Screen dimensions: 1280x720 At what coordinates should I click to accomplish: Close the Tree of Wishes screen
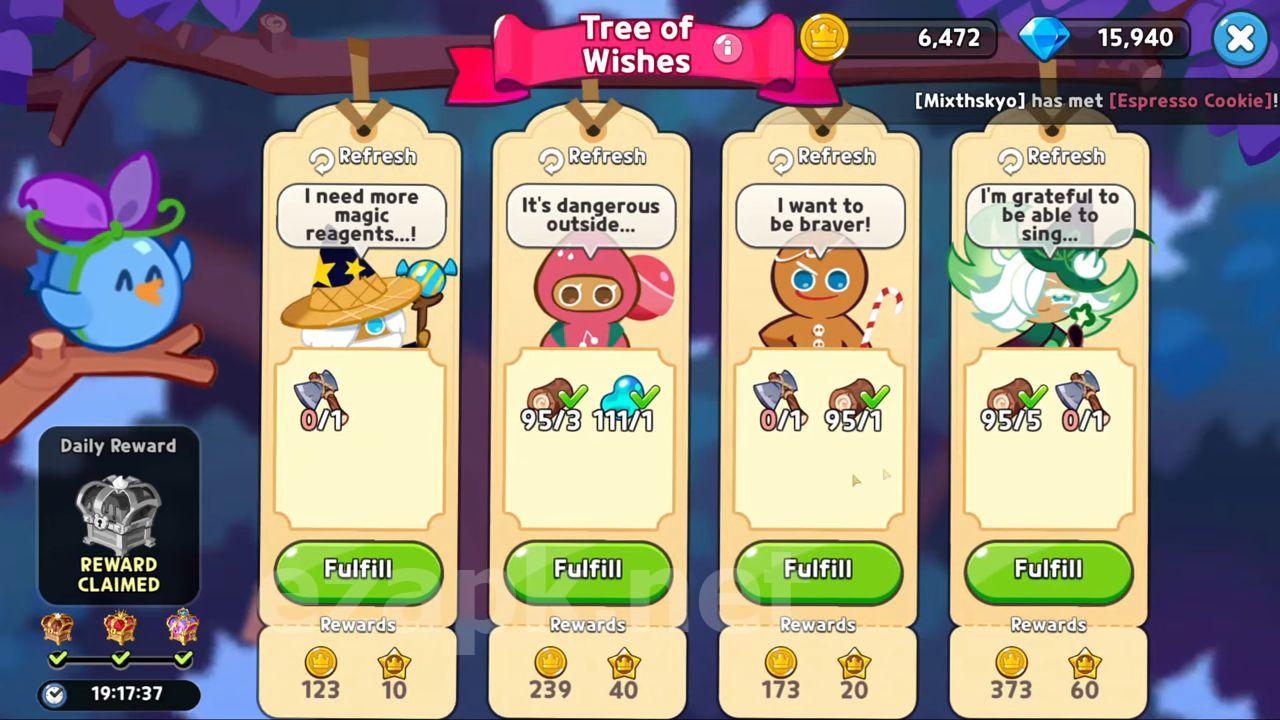click(1240, 39)
